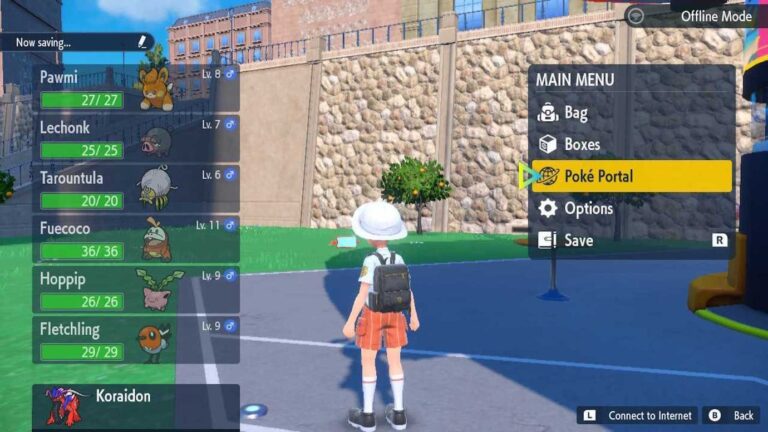The height and width of the screenshot is (432, 768).
Task: Select Lechonk party slot
Action: point(136,138)
